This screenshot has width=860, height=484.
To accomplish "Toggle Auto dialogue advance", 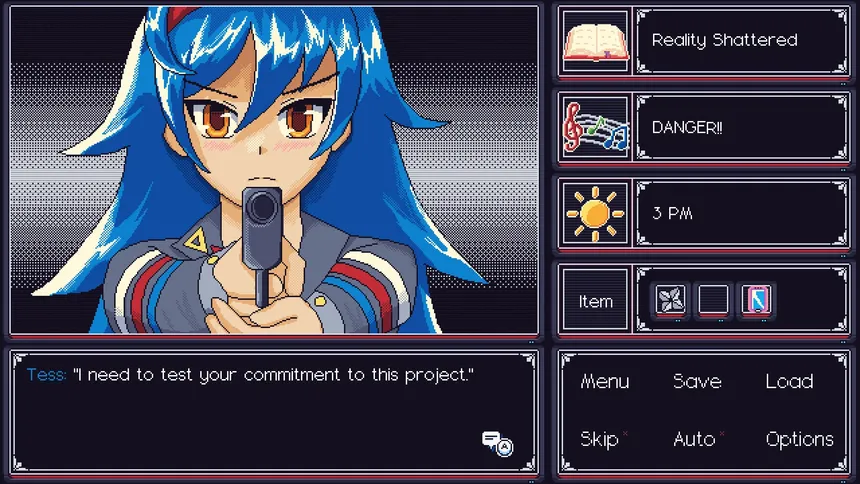I will (695, 439).
